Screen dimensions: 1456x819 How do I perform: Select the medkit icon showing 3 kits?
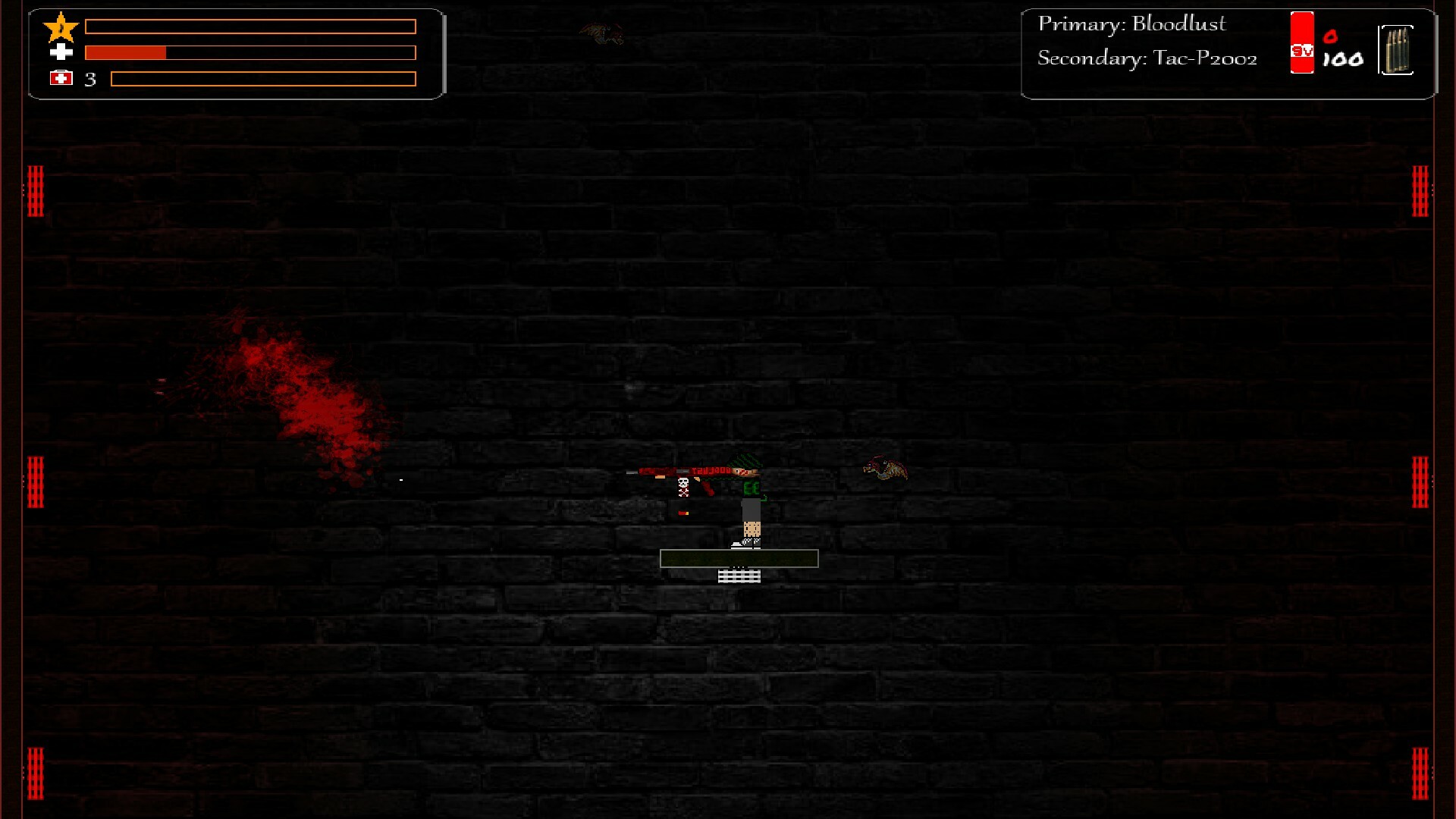point(62,77)
